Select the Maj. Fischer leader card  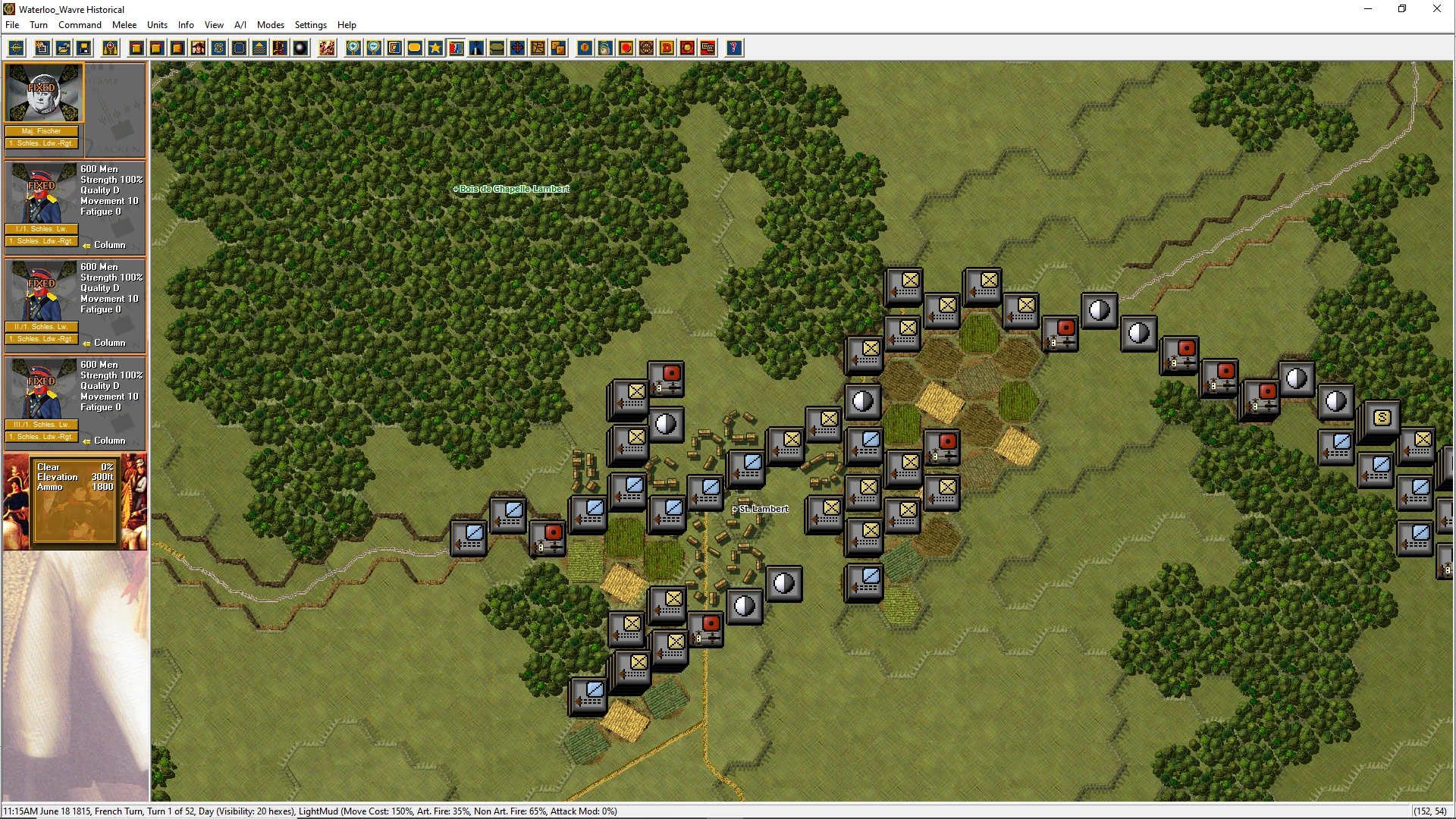point(44,106)
